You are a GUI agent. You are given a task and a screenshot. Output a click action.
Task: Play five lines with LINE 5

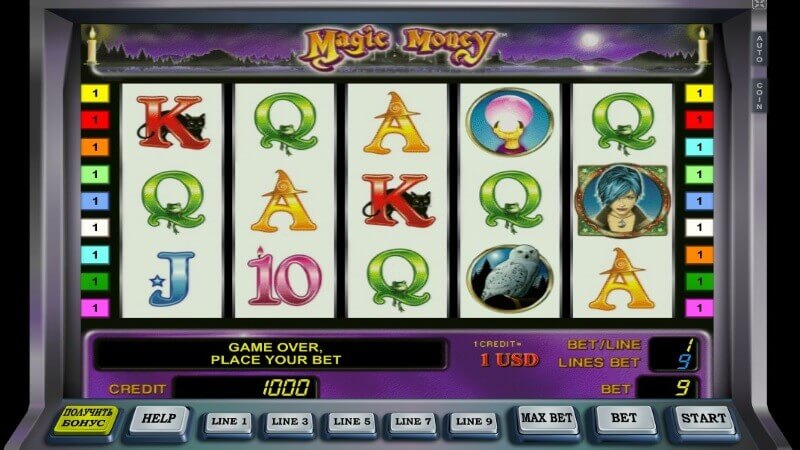tap(350, 422)
